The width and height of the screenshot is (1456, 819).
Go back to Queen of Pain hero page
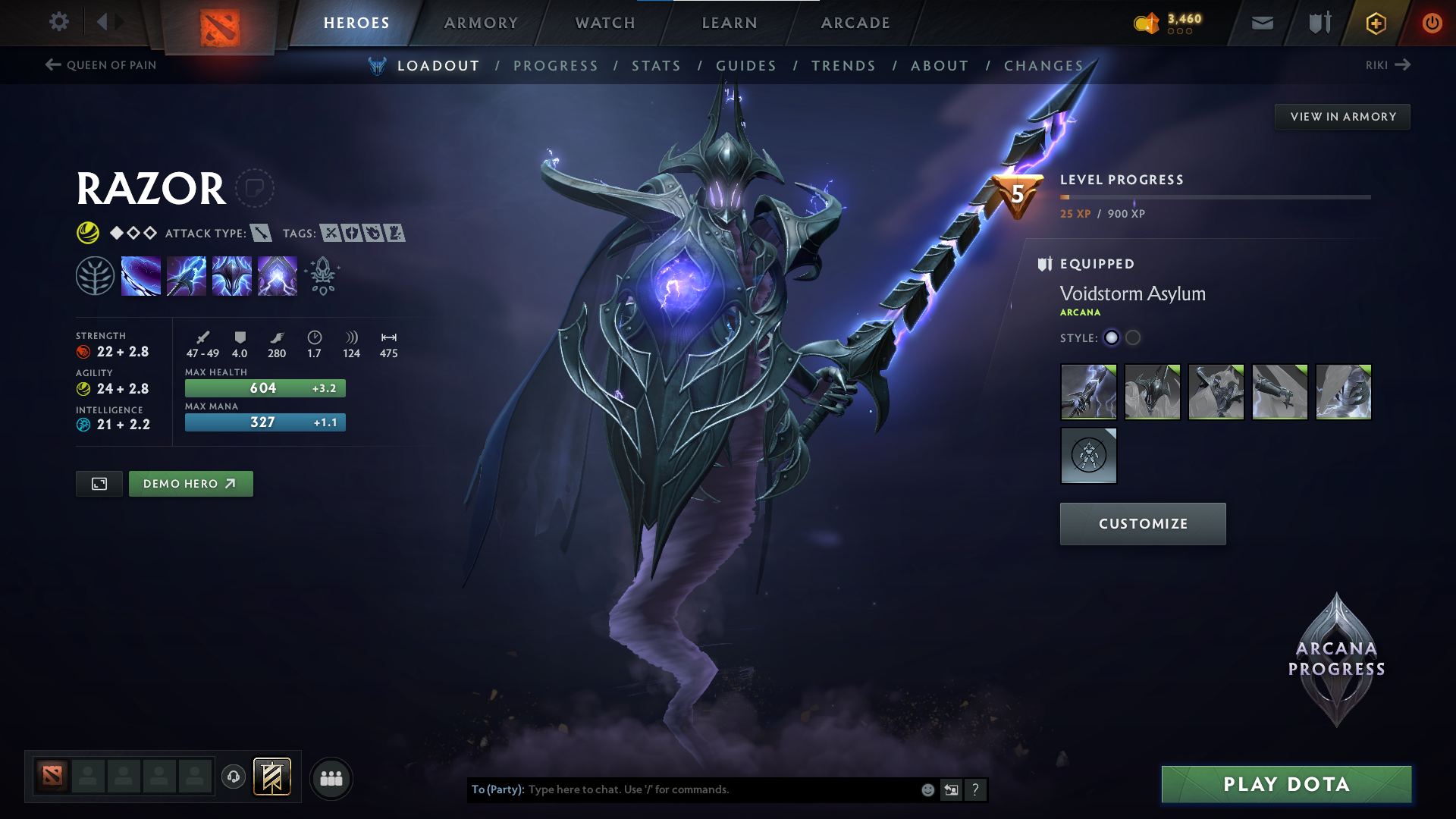pyautogui.click(x=99, y=65)
